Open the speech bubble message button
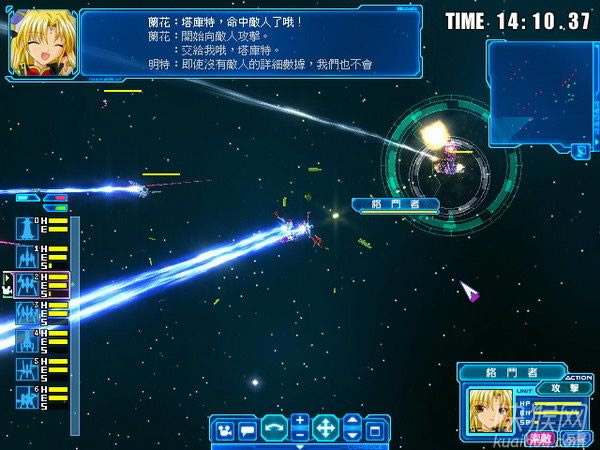The image size is (600, 450). 248,431
